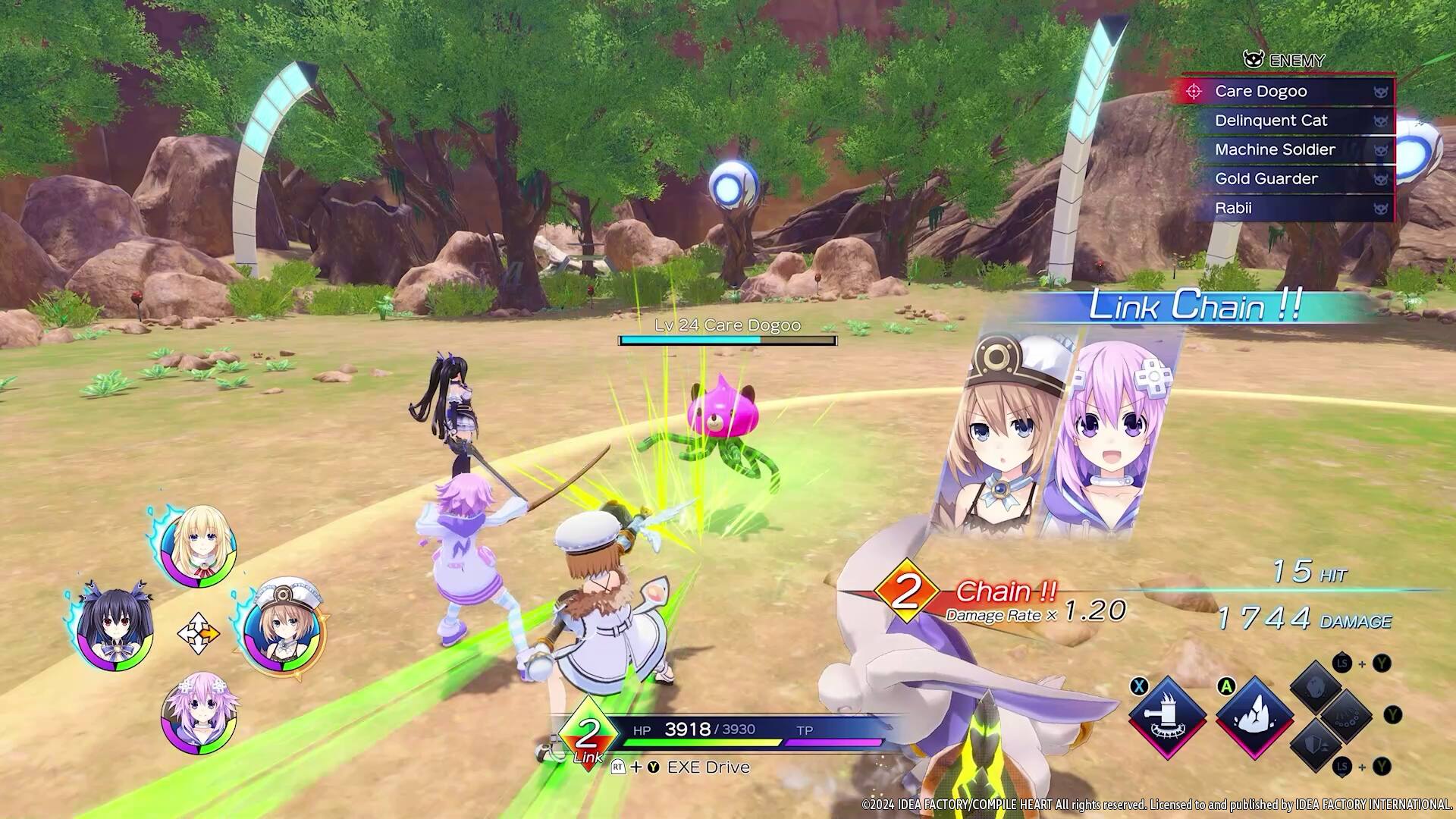Choose Machine Soldier from the enemy list
1456x819 pixels.
(1285, 150)
